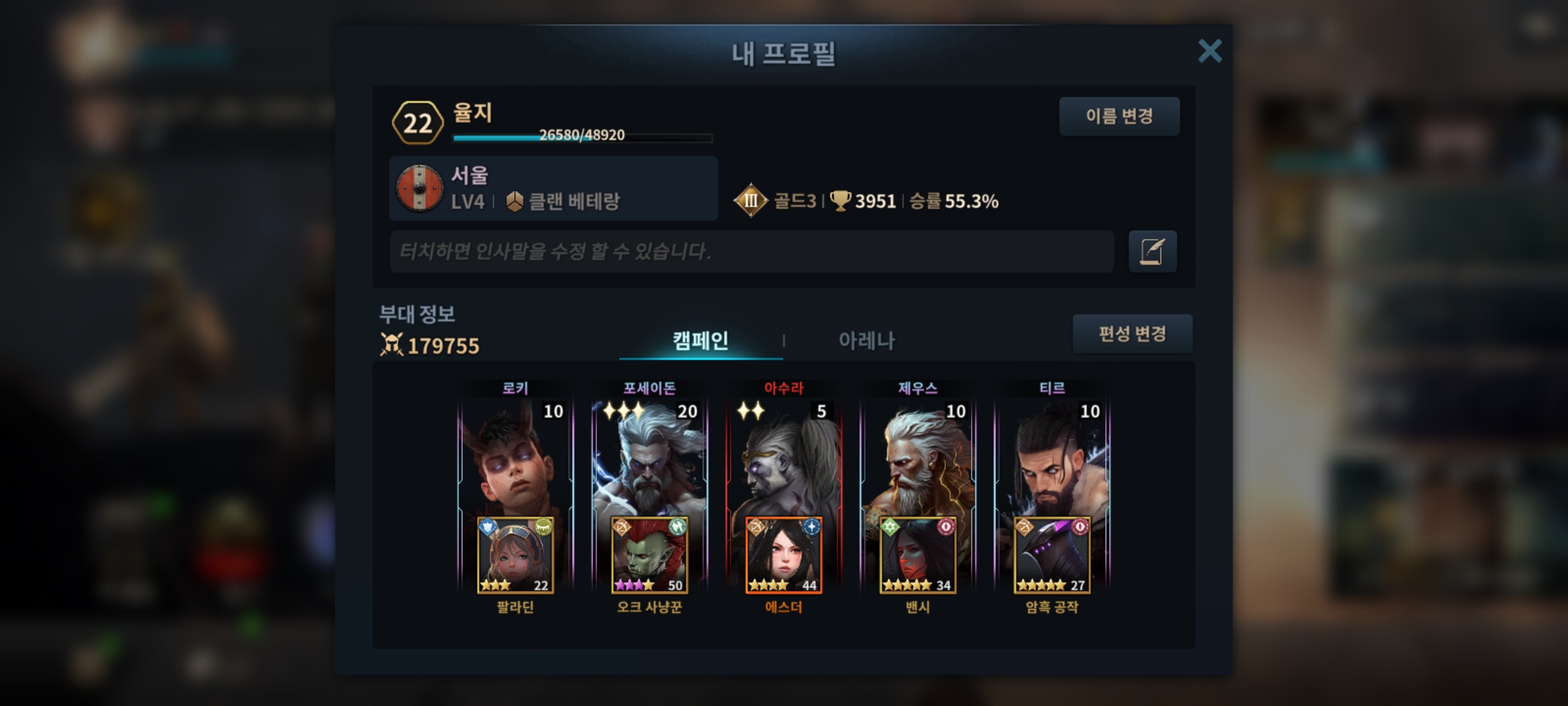
Task: Select the 티르 hero card
Action: (x=1052, y=458)
